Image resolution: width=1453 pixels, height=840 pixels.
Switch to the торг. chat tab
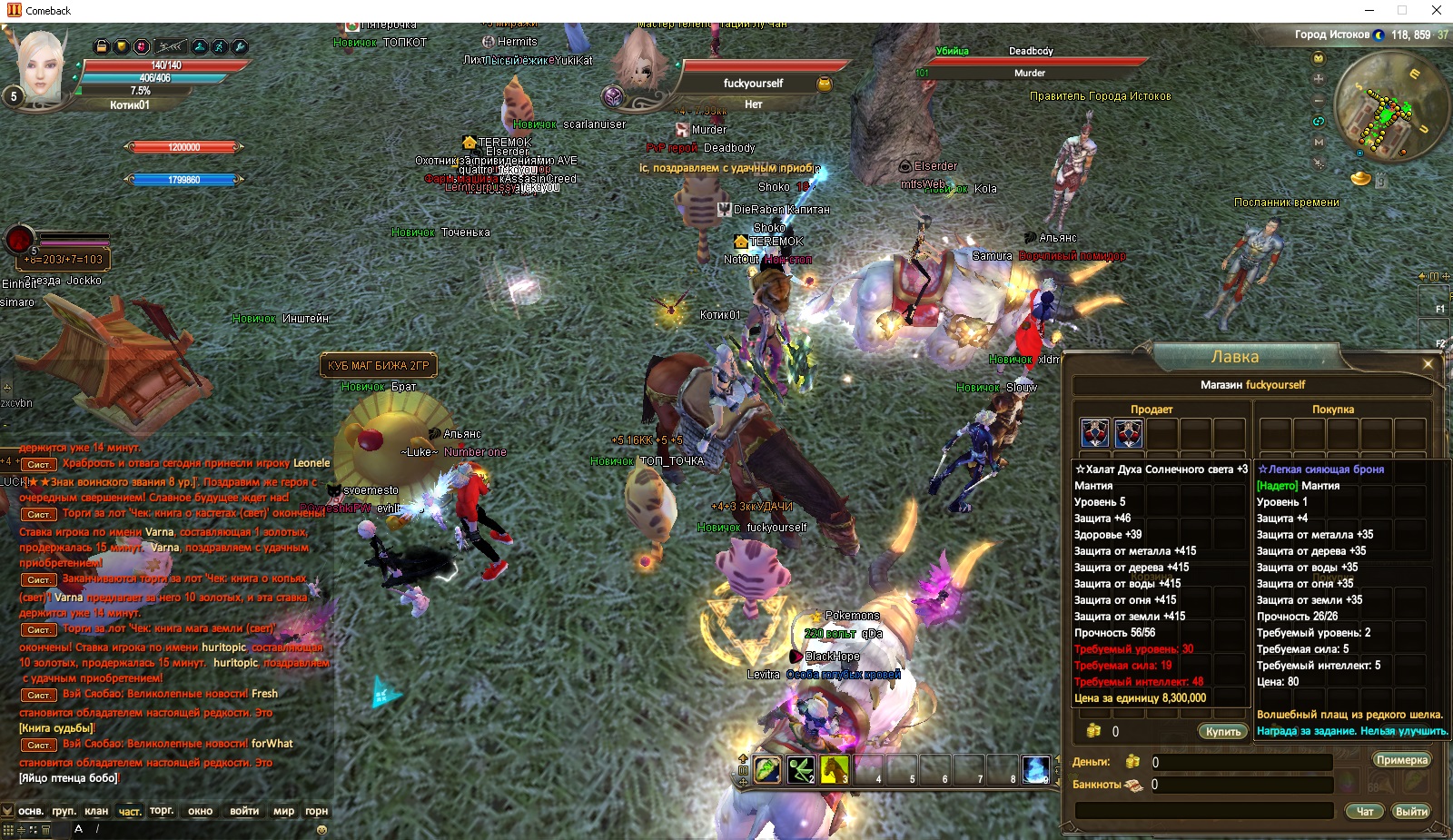(x=162, y=811)
